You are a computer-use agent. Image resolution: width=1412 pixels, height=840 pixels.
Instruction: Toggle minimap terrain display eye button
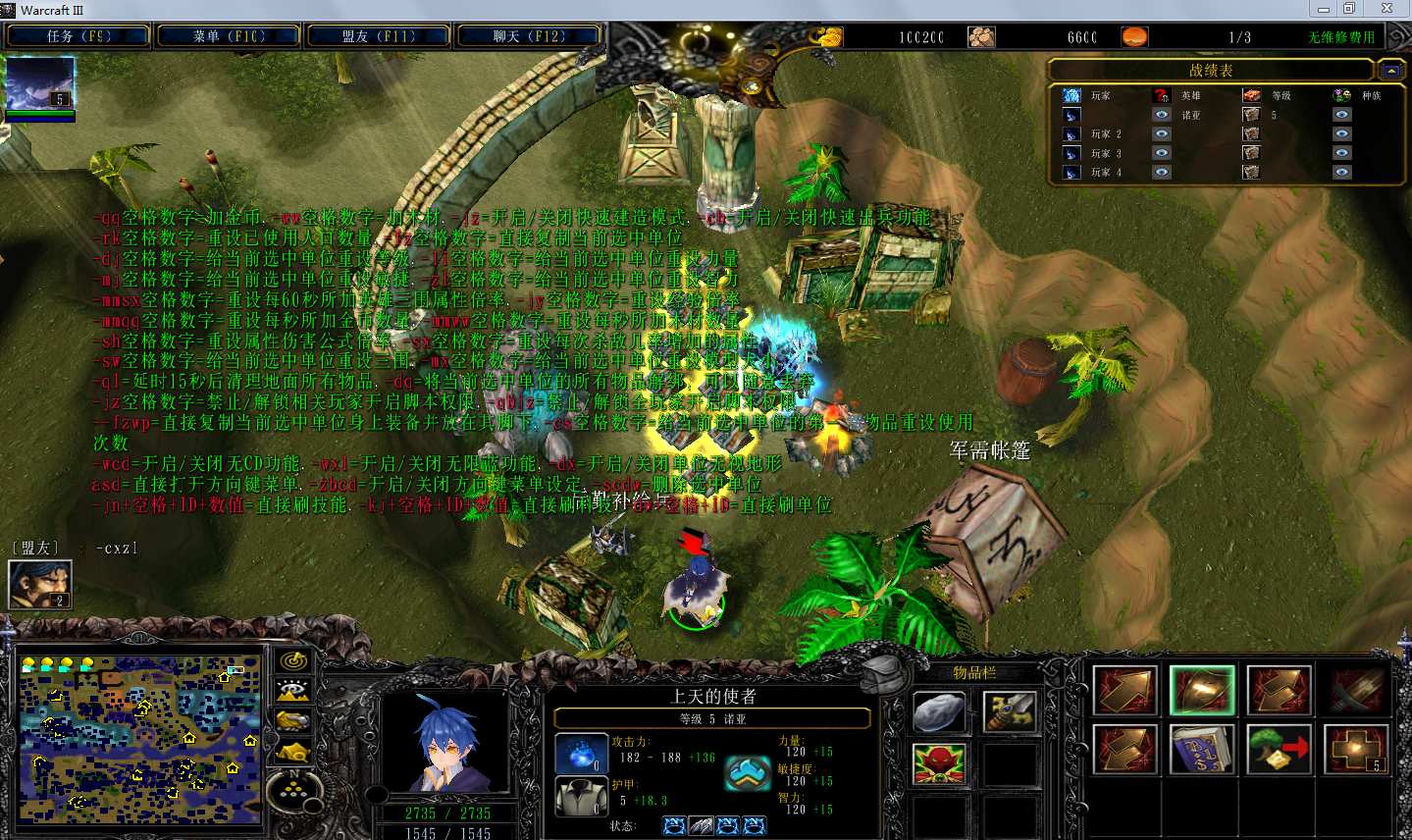(x=293, y=692)
